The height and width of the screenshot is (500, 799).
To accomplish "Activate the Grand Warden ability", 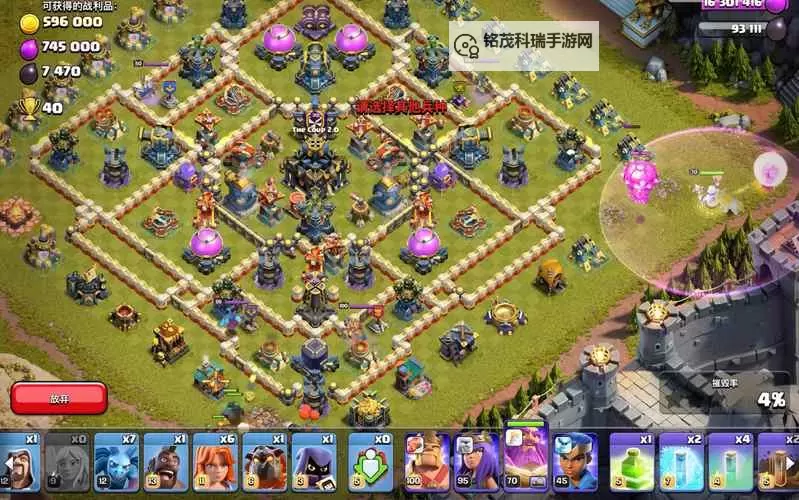I will [x=526, y=462].
